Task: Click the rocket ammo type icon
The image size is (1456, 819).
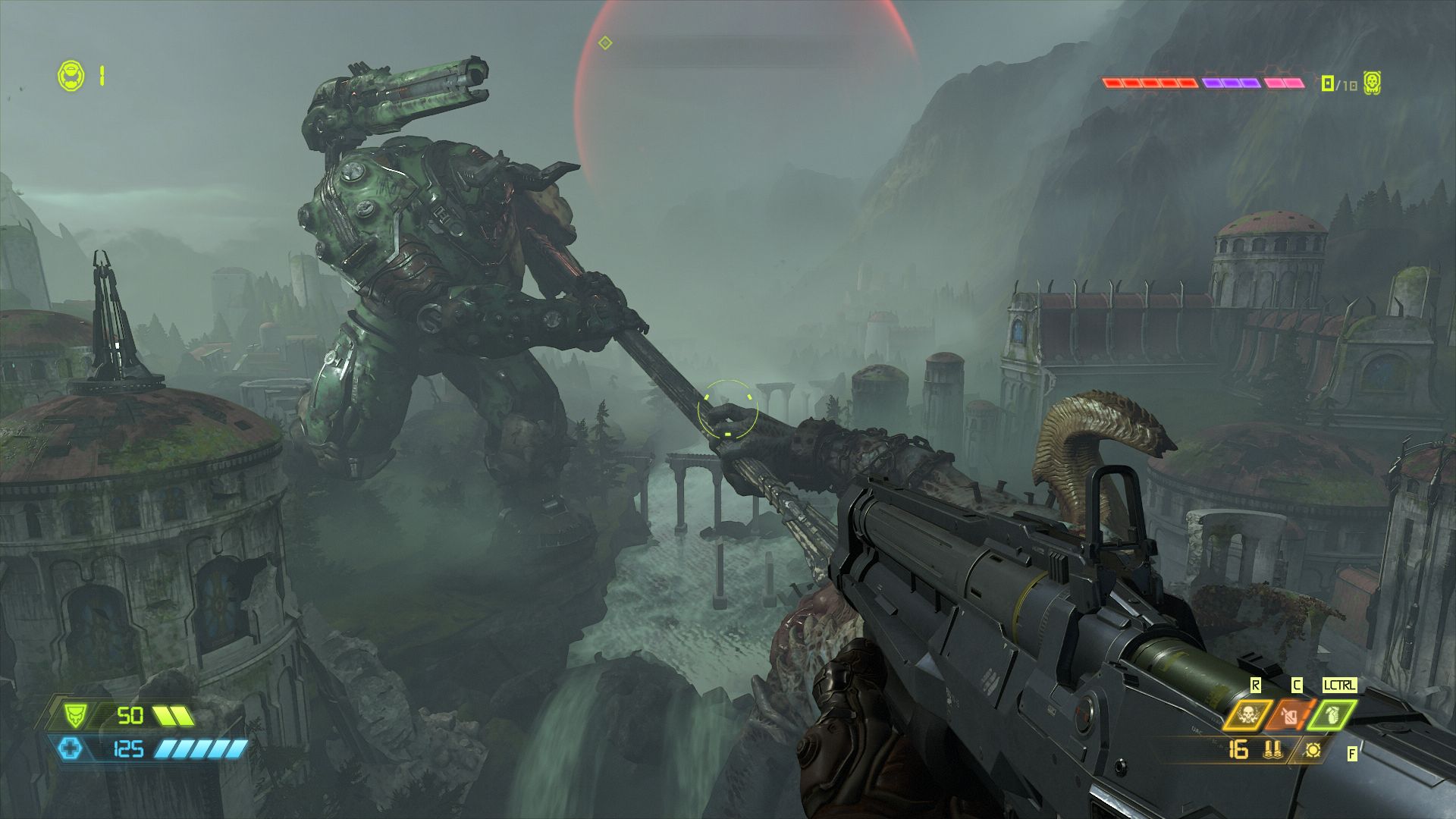Action: click(x=1272, y=750)
